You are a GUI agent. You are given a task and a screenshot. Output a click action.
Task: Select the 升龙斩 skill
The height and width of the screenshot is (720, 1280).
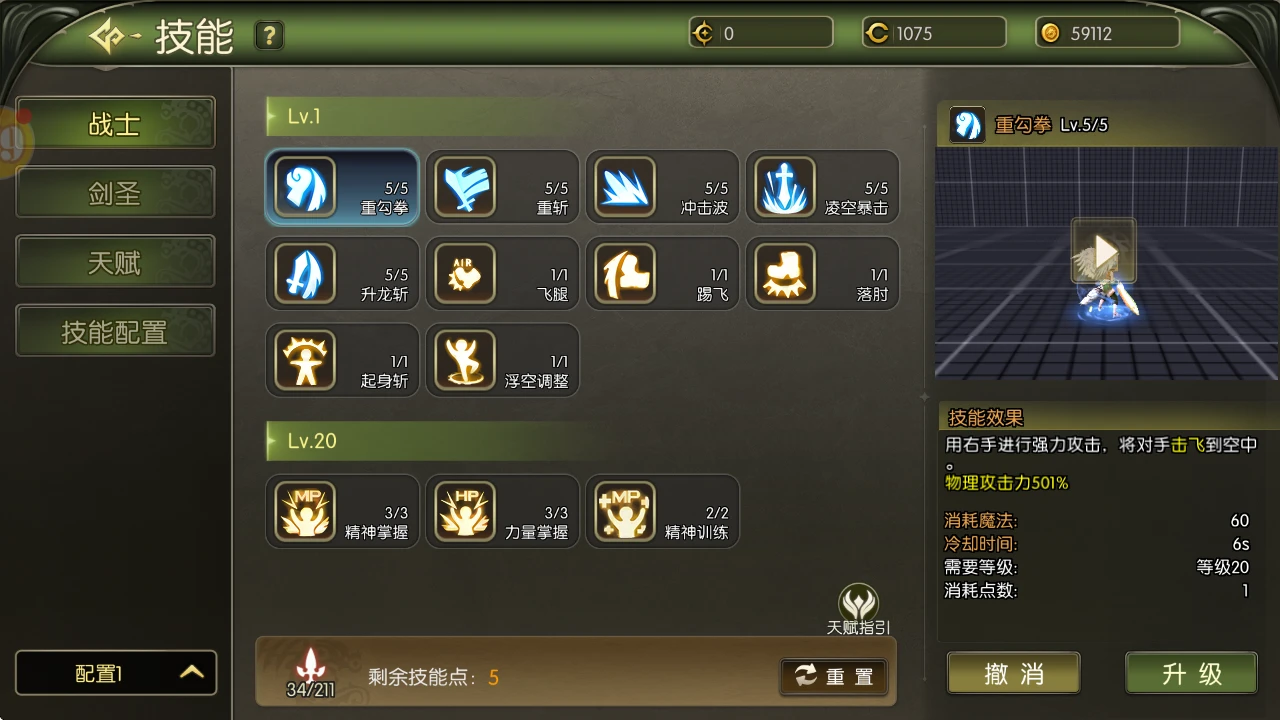pos(342,274)
